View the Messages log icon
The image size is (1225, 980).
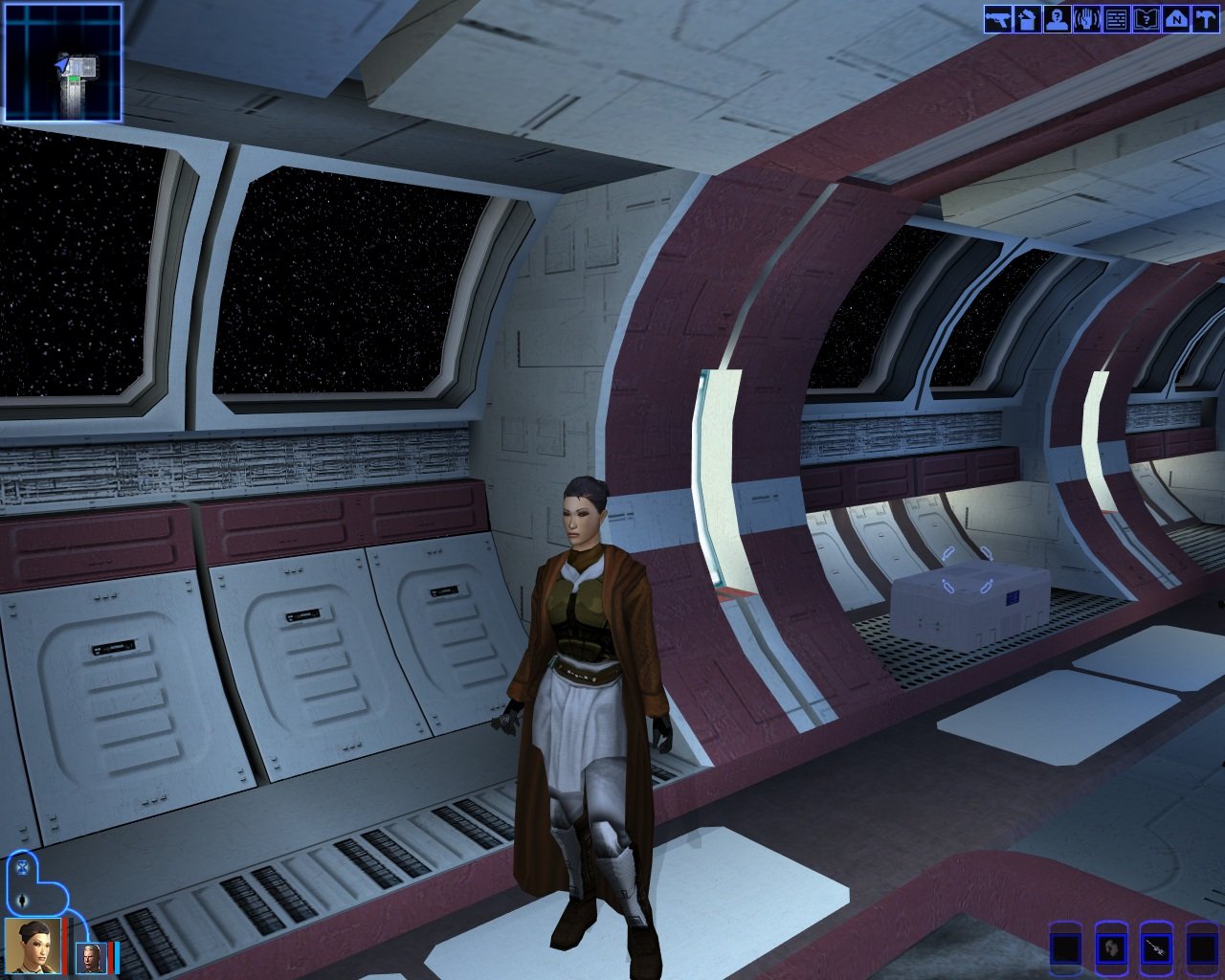pyautogui.click(x=1117, y=19)
